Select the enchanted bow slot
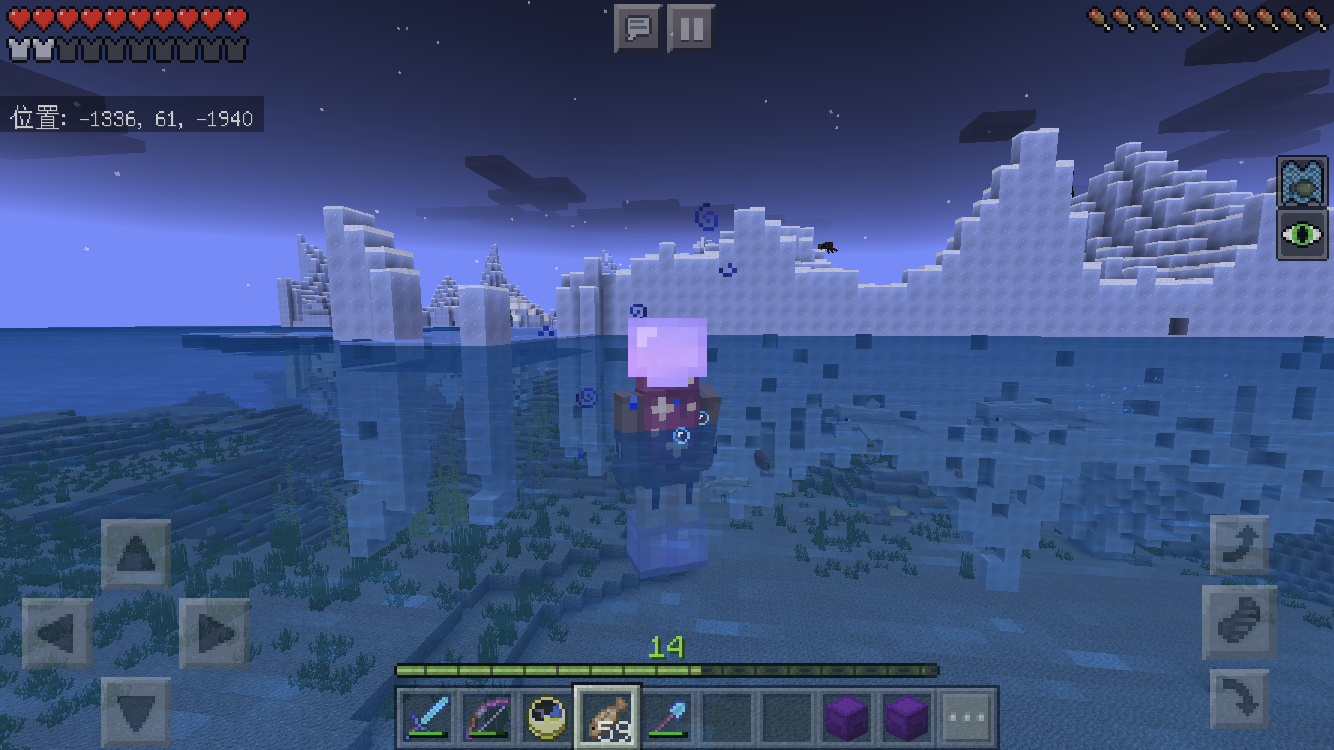1334x750 pixels. coord(488,716)
